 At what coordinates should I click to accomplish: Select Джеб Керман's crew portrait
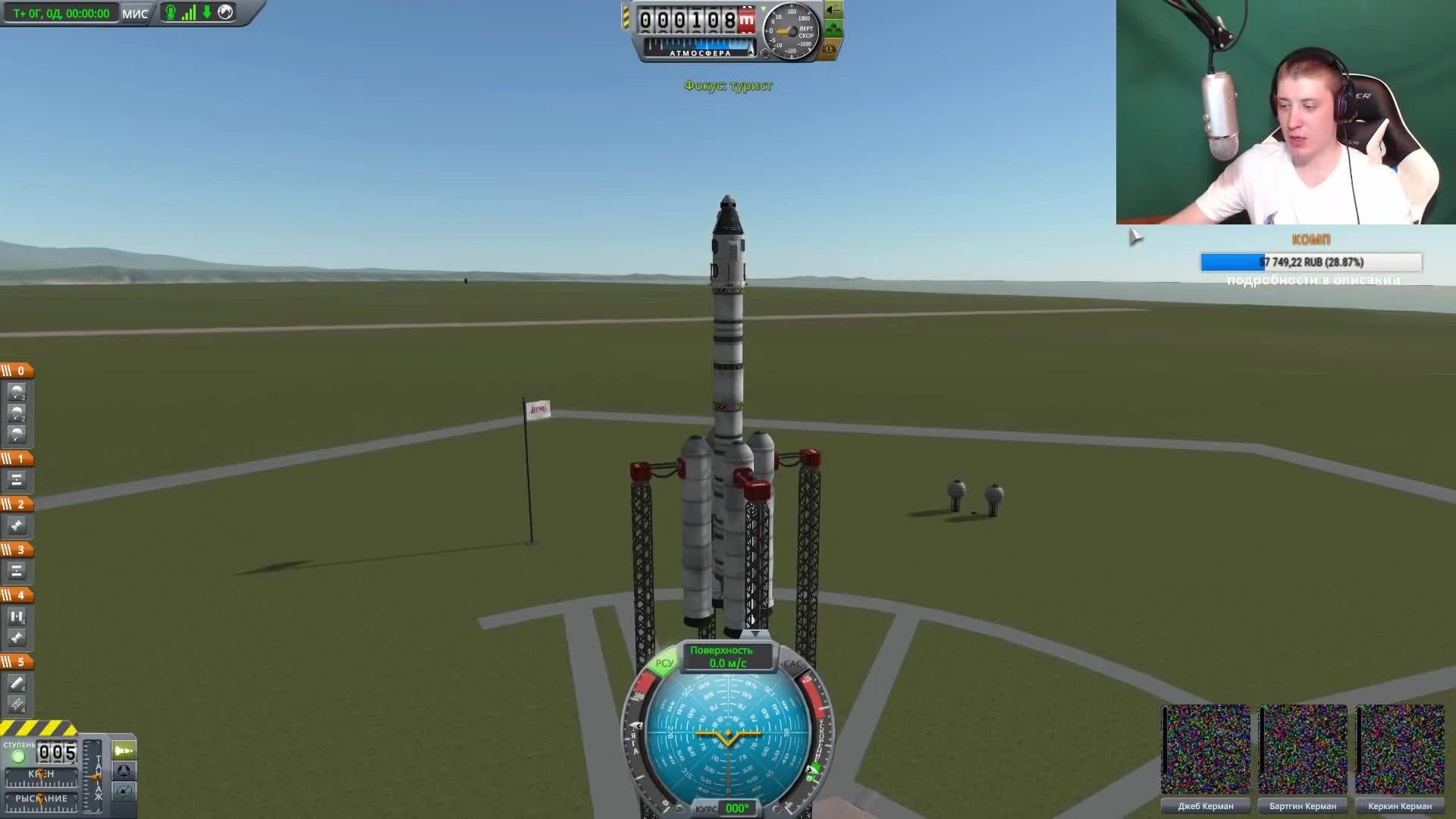[1207, 749]
